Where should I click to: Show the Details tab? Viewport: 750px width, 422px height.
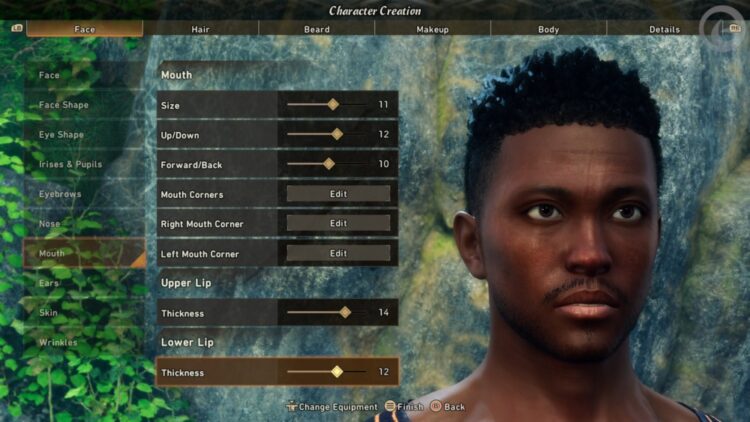click(x=664, y=29)
